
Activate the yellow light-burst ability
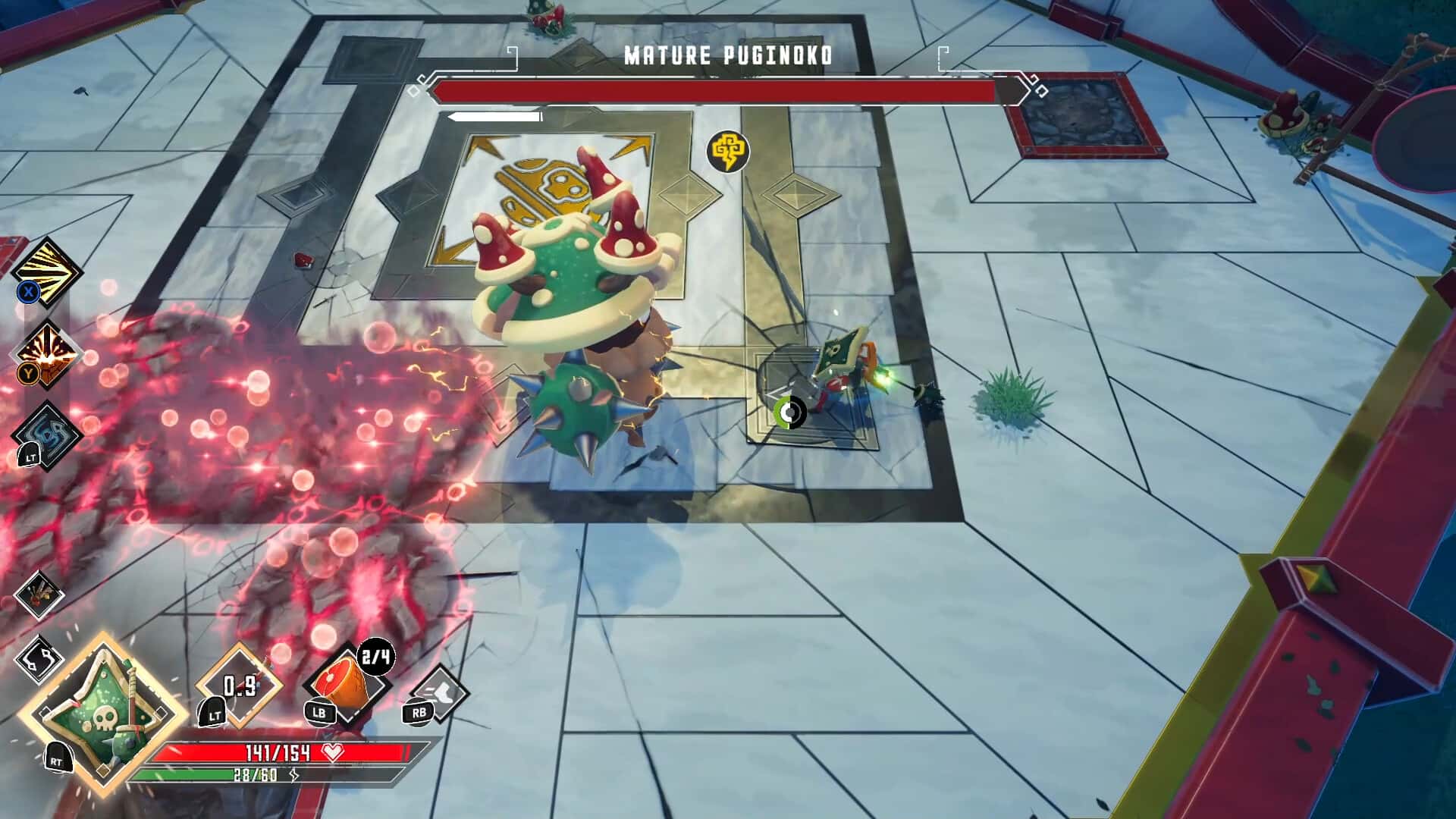pos(49,271)
